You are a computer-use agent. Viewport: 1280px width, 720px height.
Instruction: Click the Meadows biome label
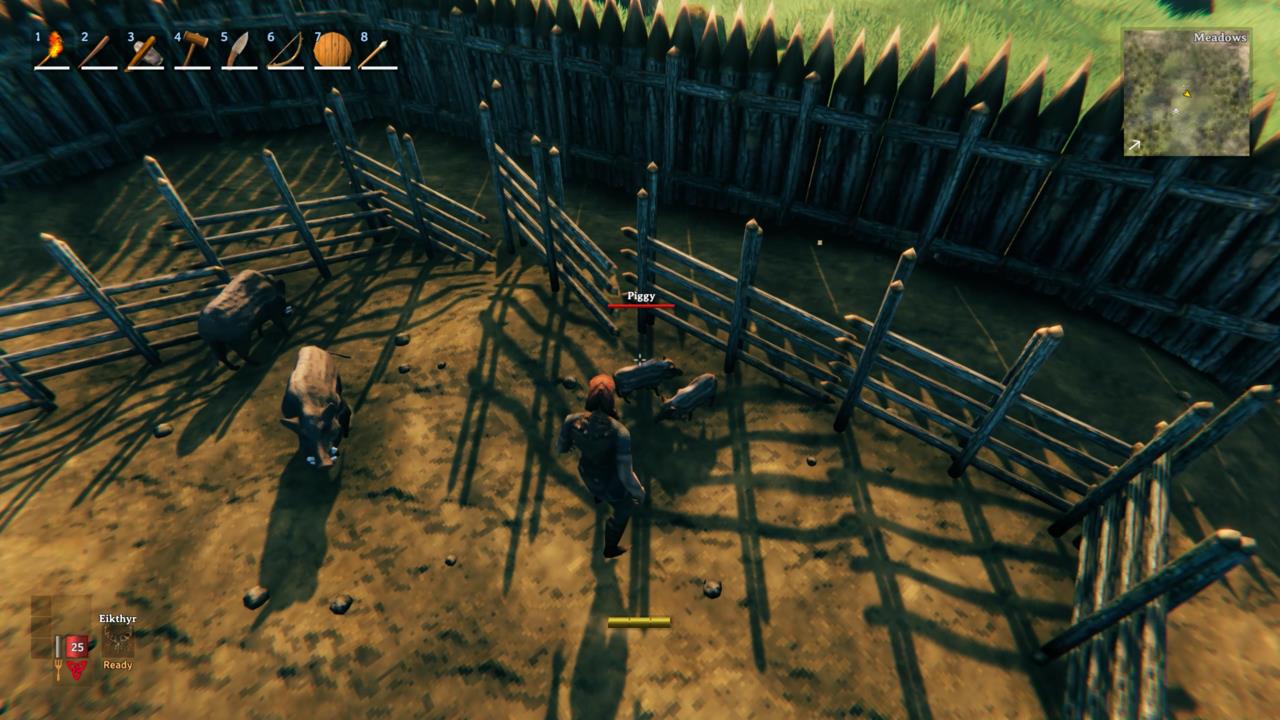pos(1219,38)
